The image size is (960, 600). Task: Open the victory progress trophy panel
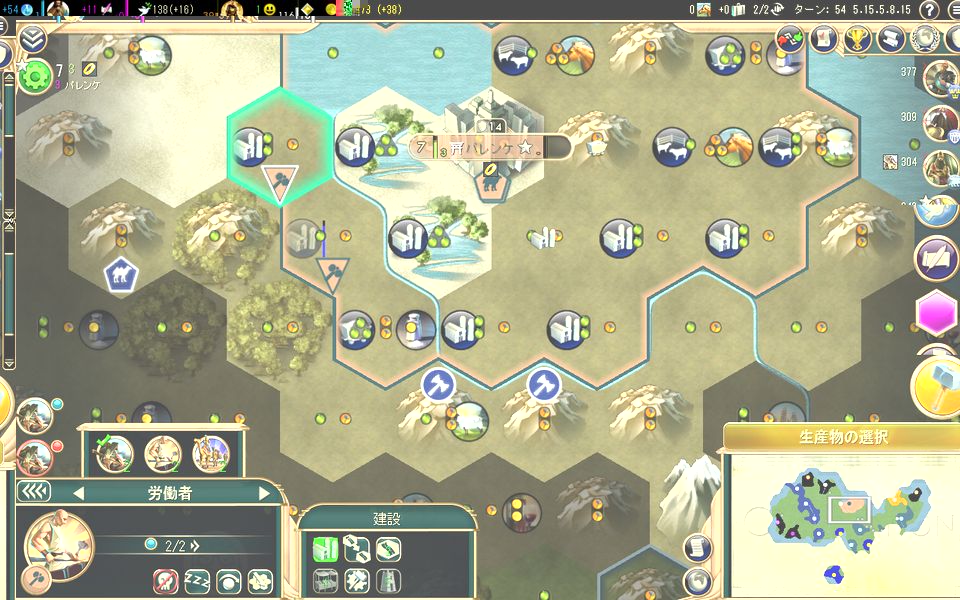click(x=855, y=39)
